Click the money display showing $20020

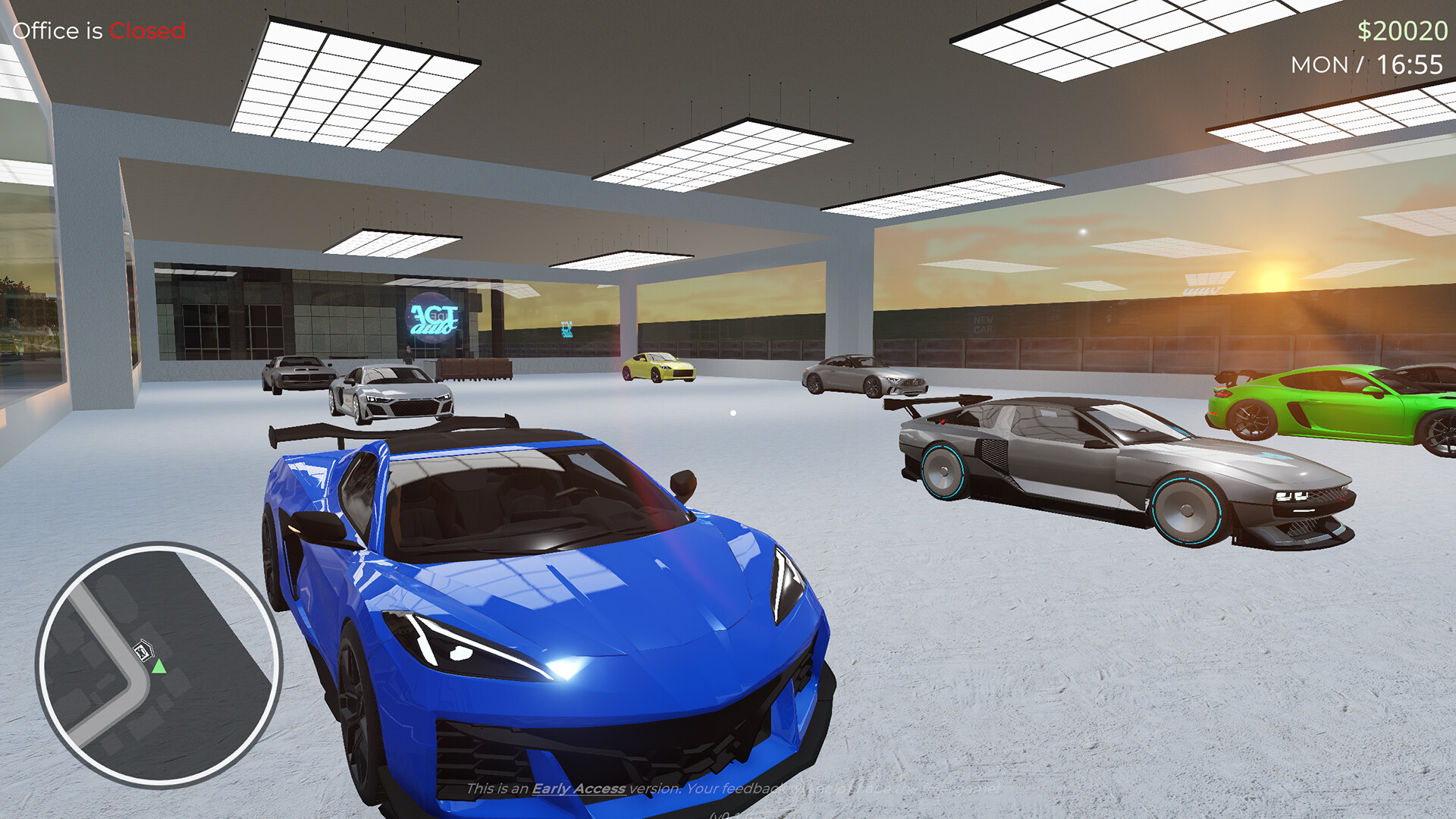[x=1403, y=32]
